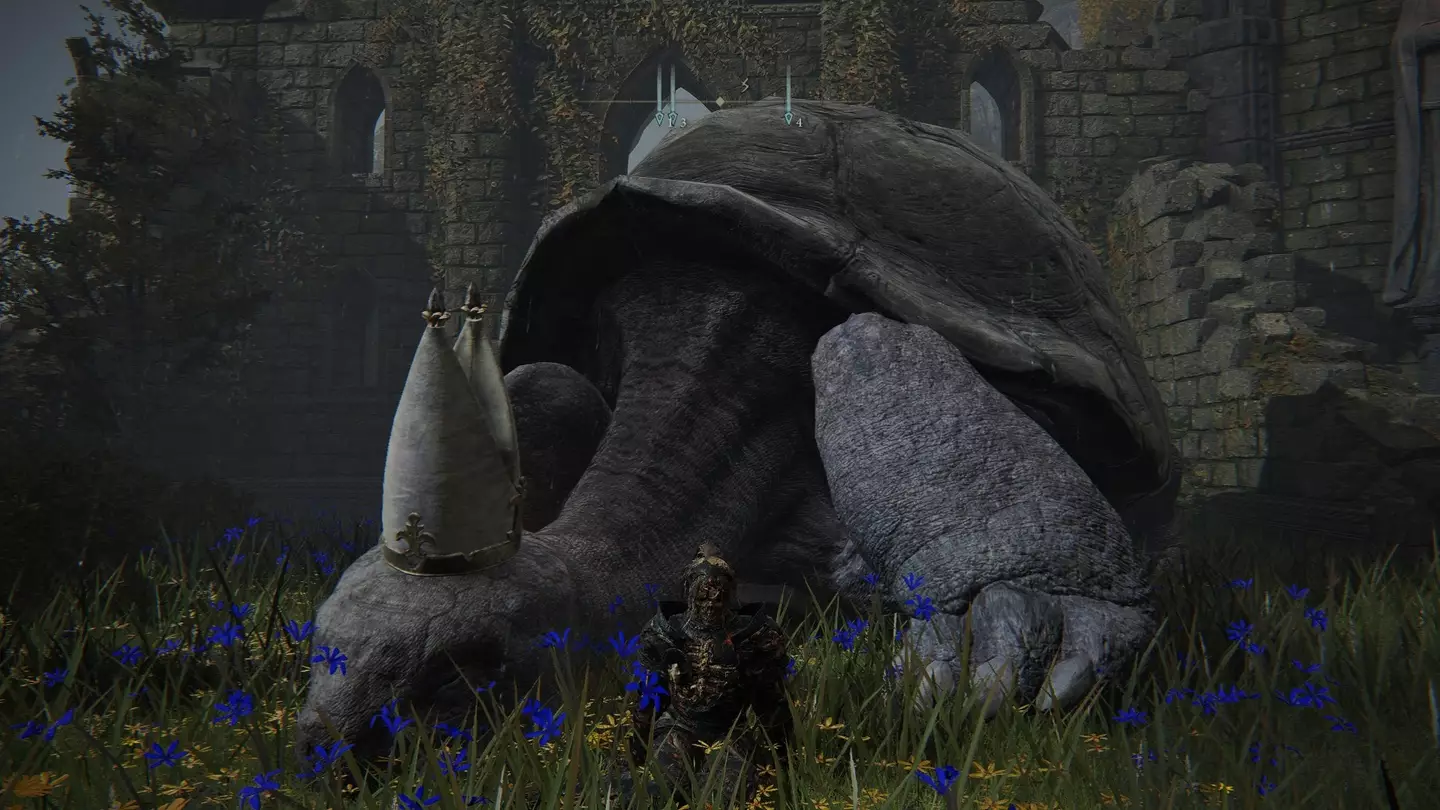Click the compass's center diamond indicator
1440x810 pixels.
click(719, 101)
